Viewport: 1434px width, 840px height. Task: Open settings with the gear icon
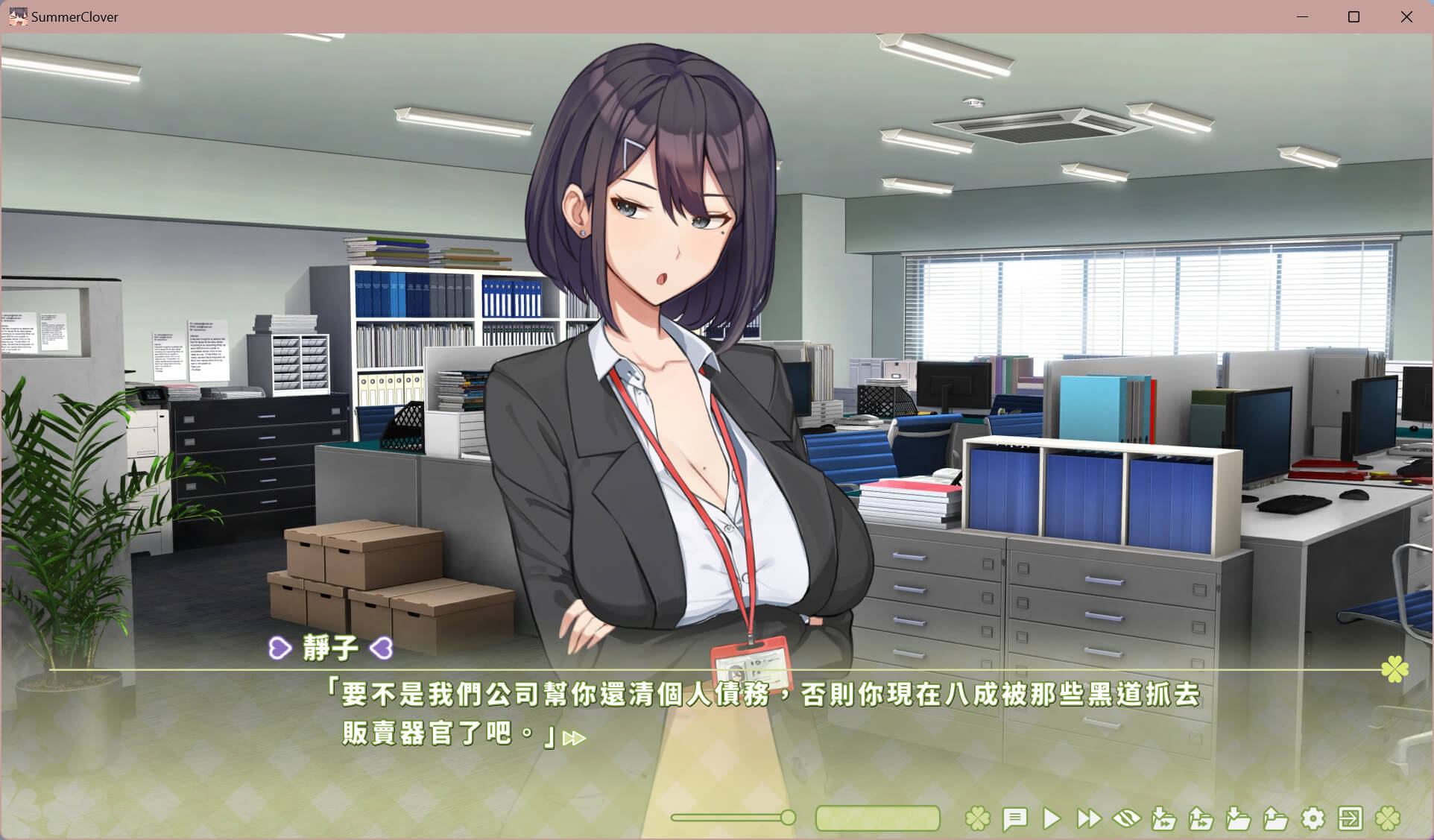coord(1313,818)
